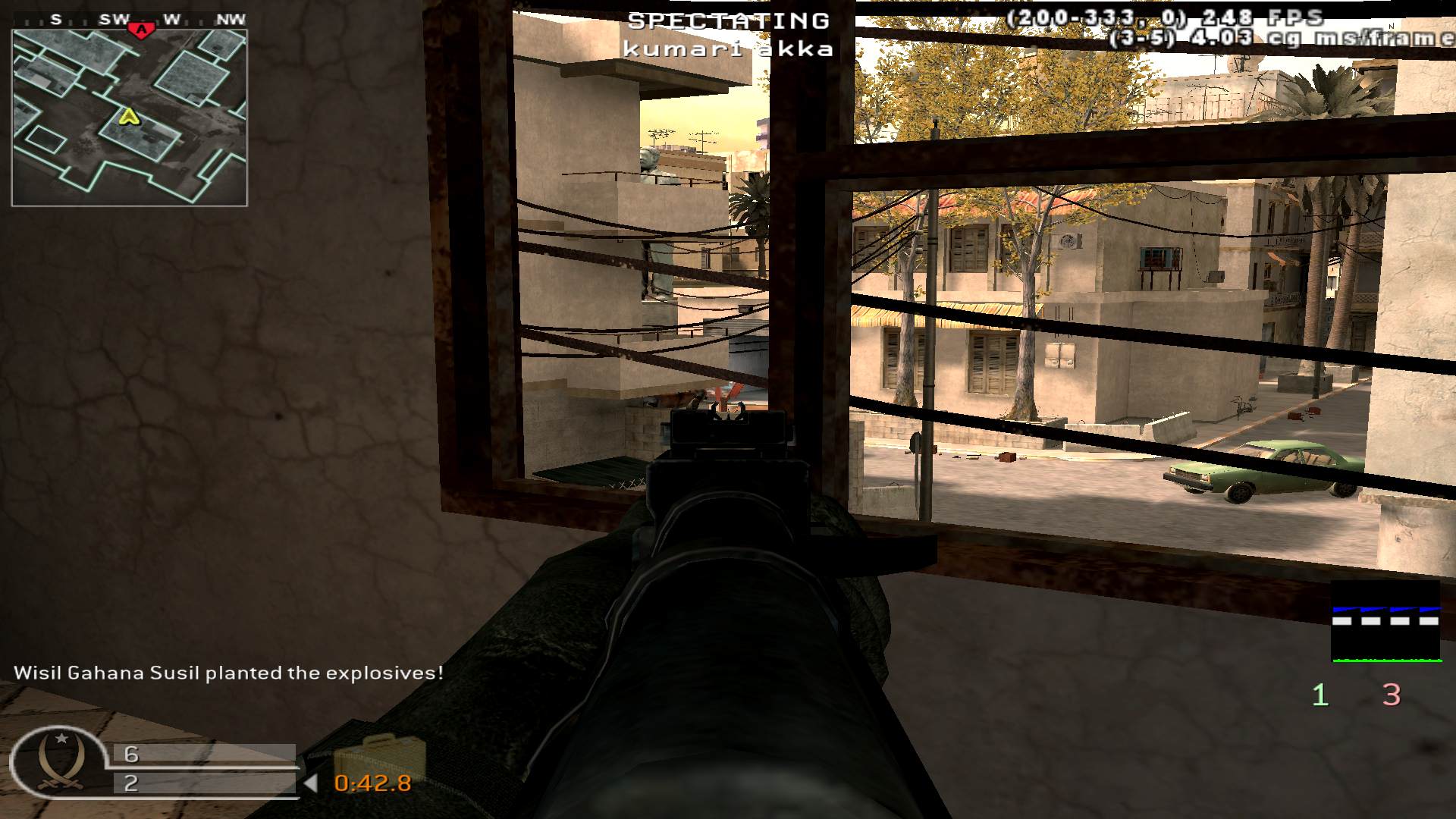Click the lagometer network graph
1456x819 pixels.
(1385, 621)
